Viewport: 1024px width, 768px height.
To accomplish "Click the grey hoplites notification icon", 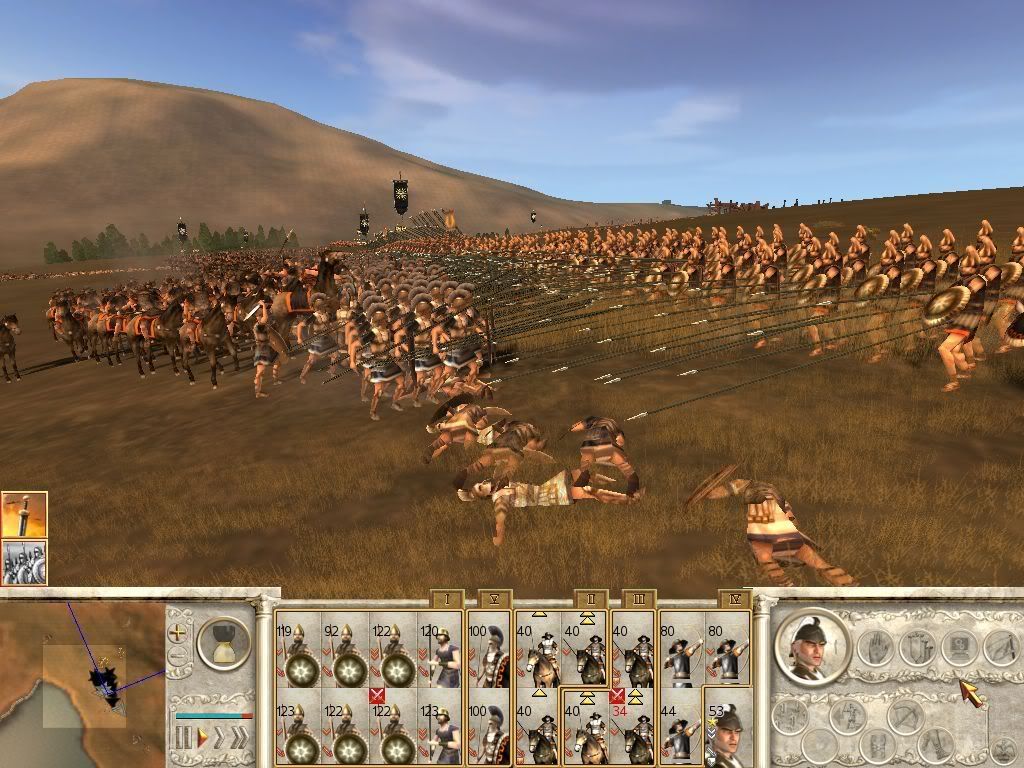I will [24, 562].
